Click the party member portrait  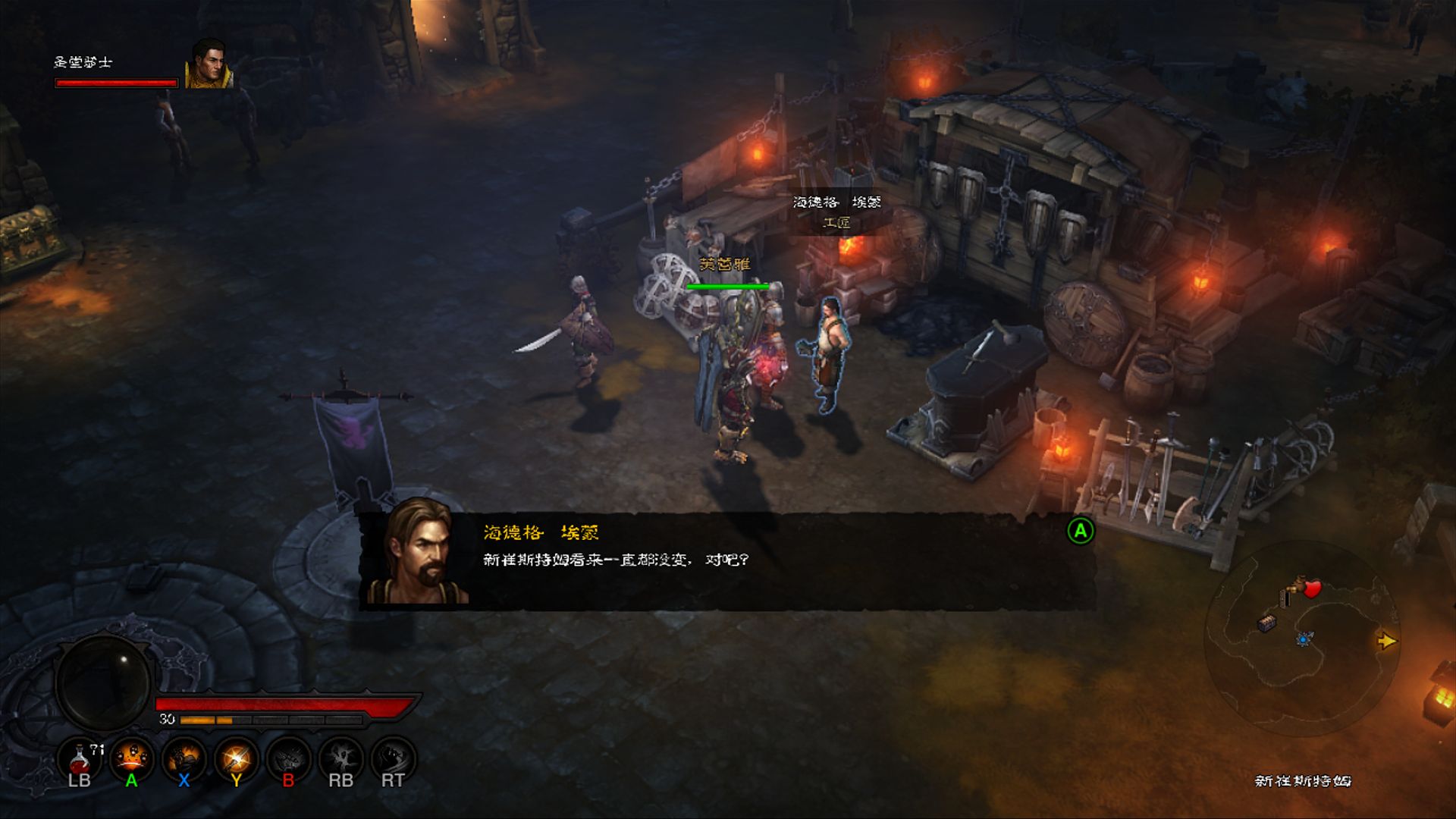[209, 64]
